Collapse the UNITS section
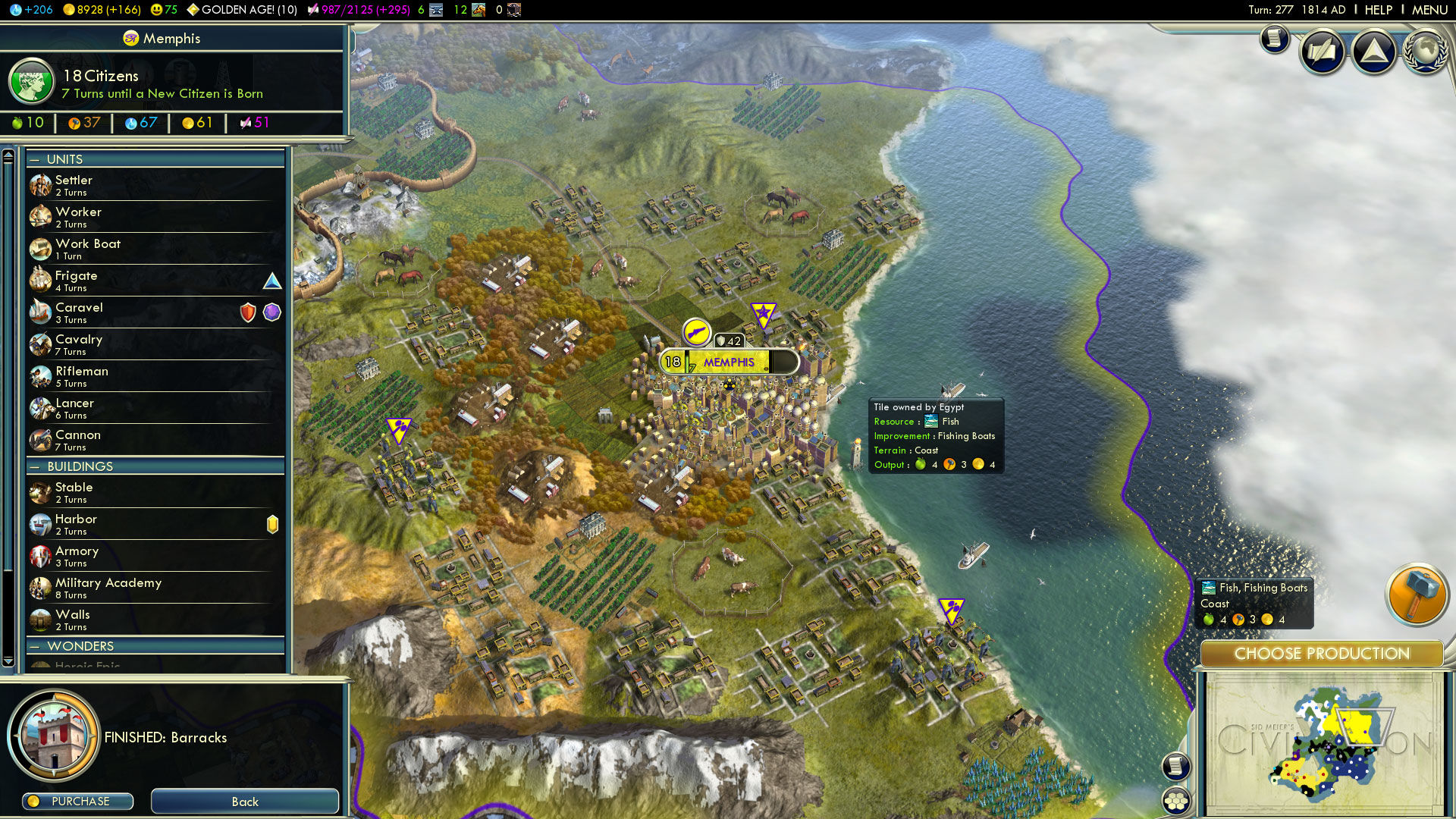The image size is (1456, 819). coord(33,159)
